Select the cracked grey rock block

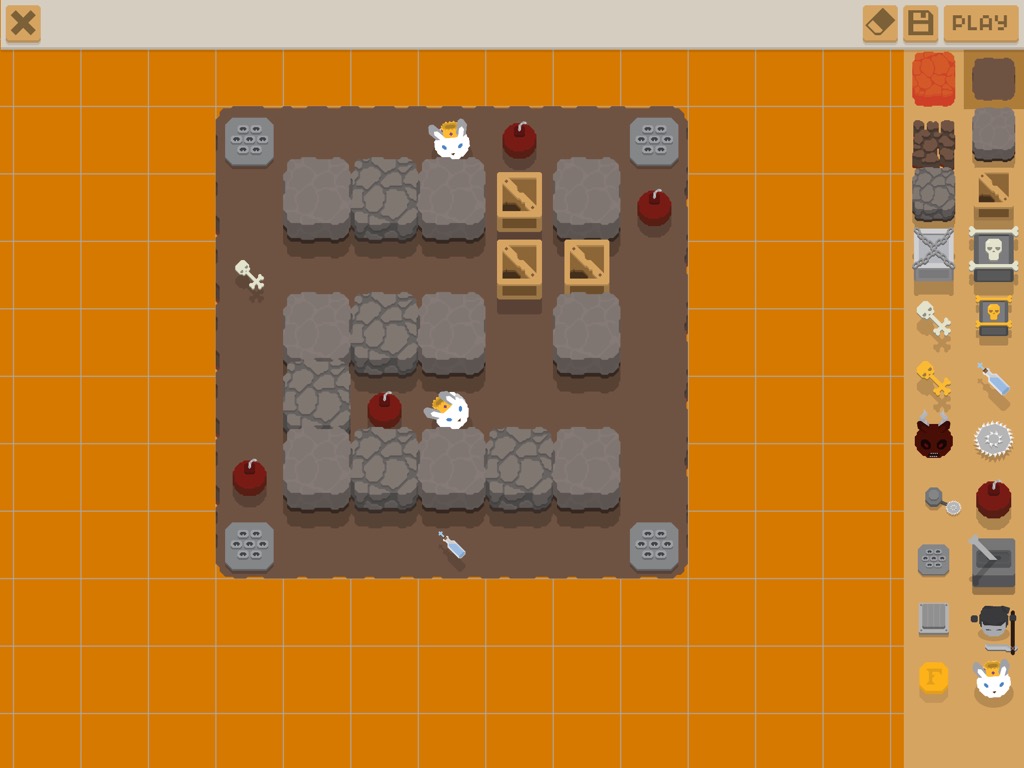(933, 193)
